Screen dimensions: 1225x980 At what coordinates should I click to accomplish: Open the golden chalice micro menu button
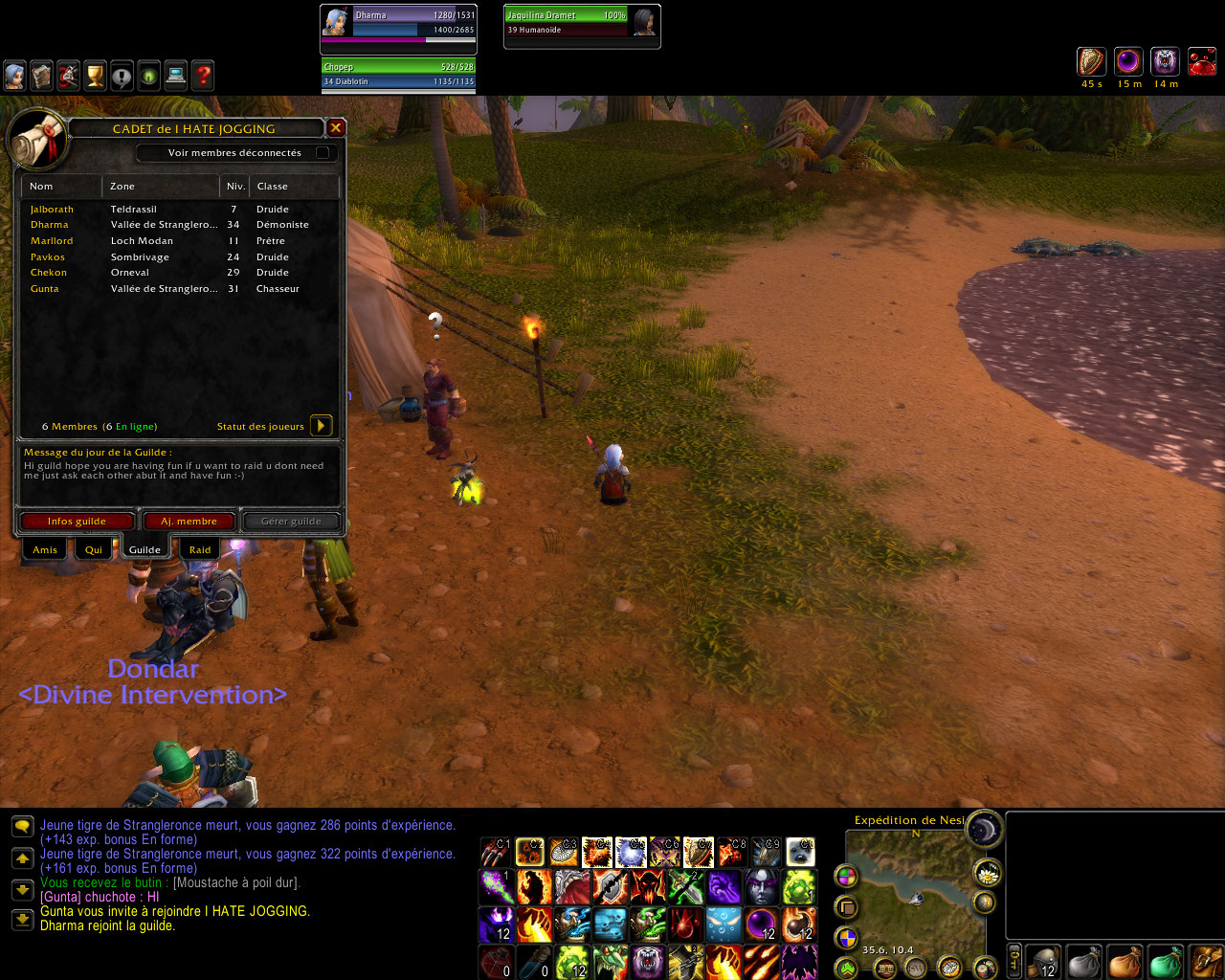point(95,76)
